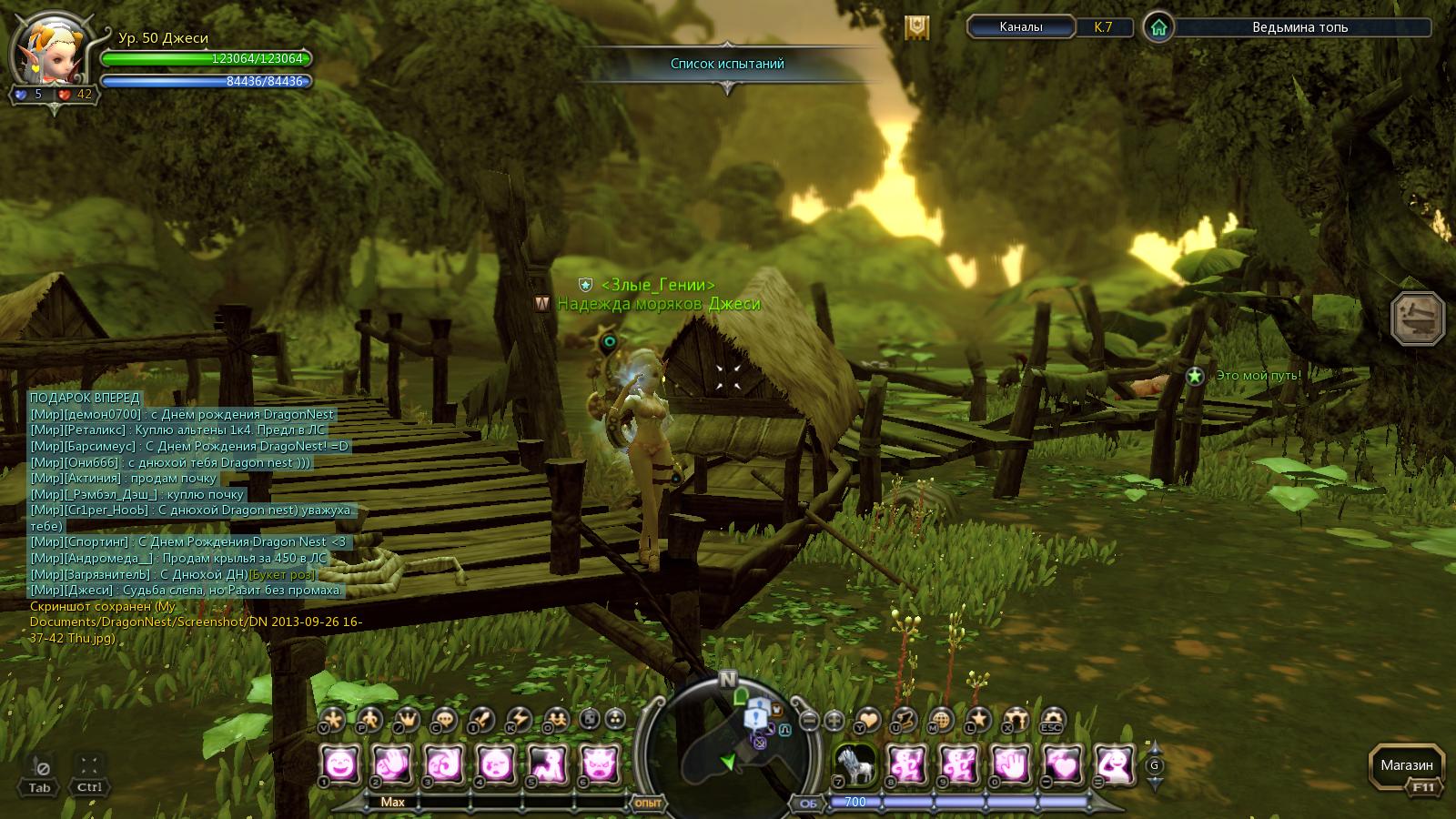
Task: Open the Магазин shop button
Action: (x=1406, y=766)
